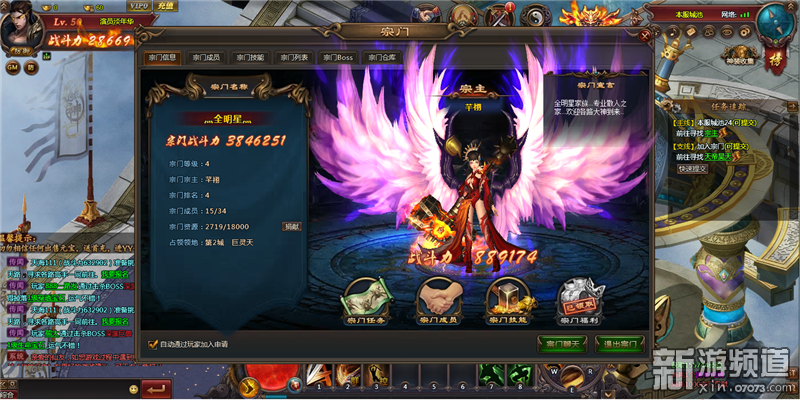Open the compass minimap
The height and width of the screenshot is (400, 800).
(774, 20)
